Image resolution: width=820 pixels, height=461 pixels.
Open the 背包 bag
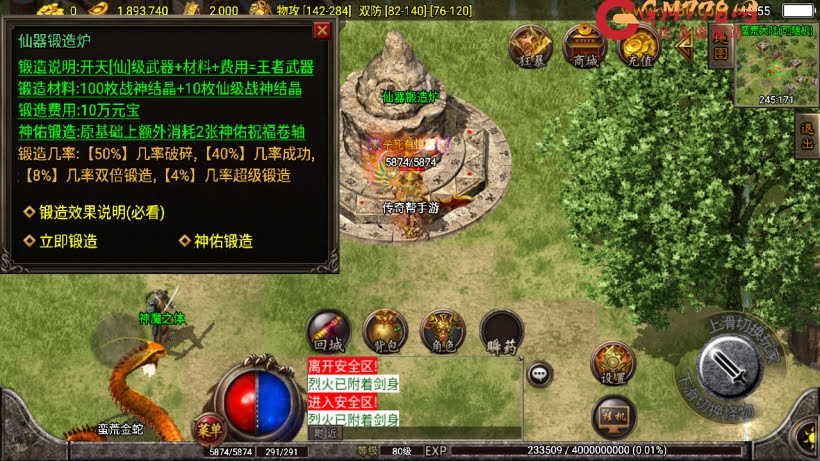(385, 330)
